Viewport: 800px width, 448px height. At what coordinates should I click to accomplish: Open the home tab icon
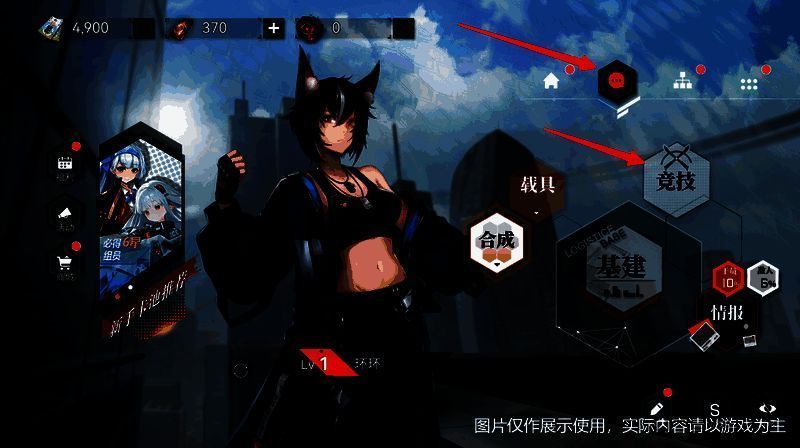pyautogui.click(x=550, y=82)
